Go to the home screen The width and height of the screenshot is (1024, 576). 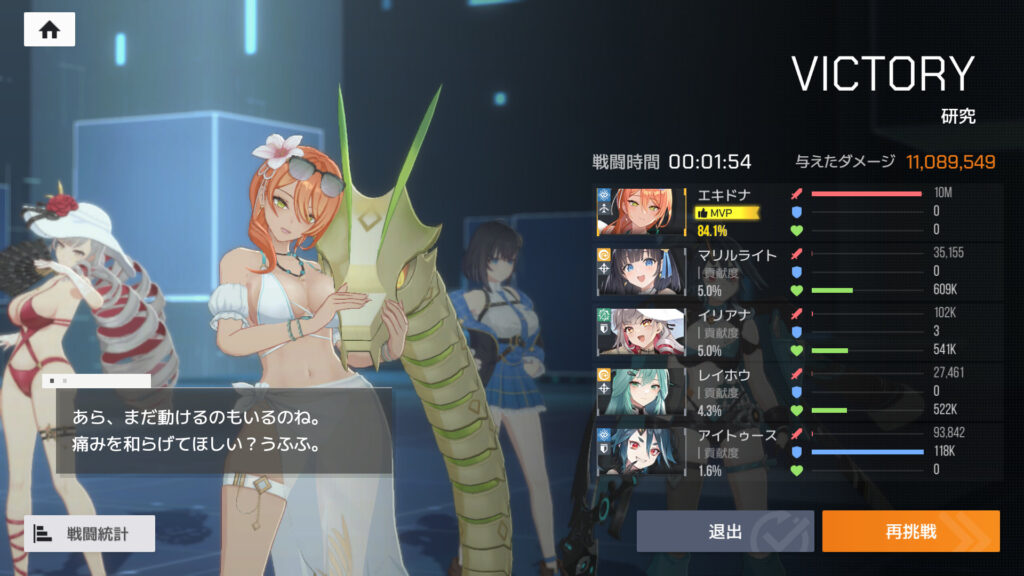[49, 30]
